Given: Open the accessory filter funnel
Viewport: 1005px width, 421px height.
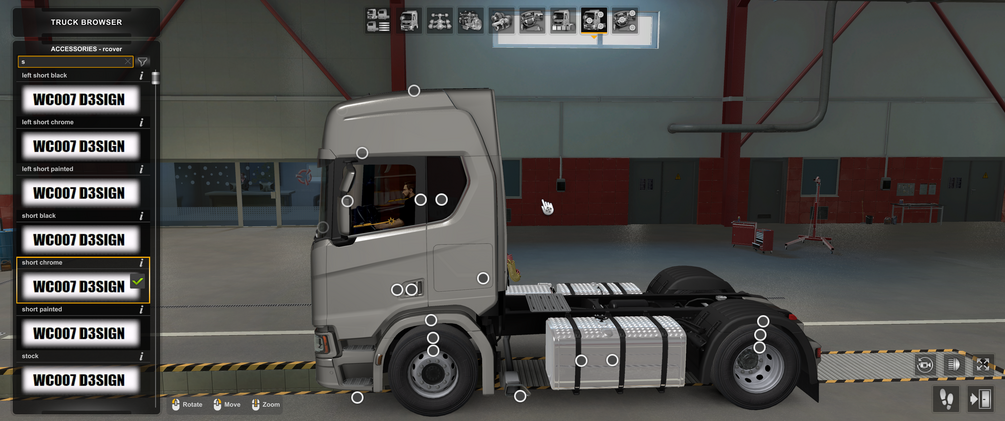Looking at the screenshot, I should coord(143,62).
